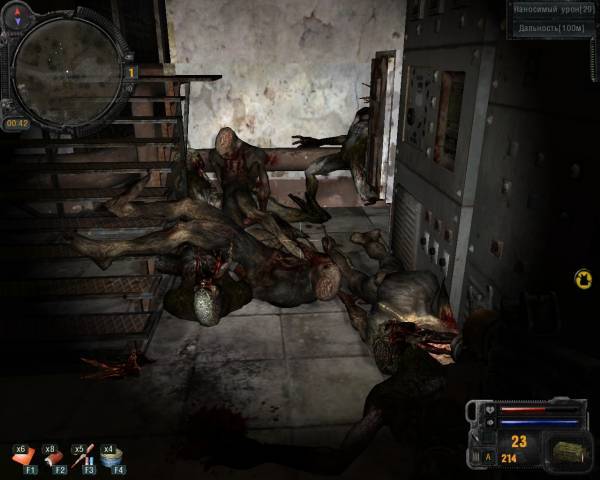Use the medkit quick slot
This screenshot has height=480, width=600.
coord(24,456)
